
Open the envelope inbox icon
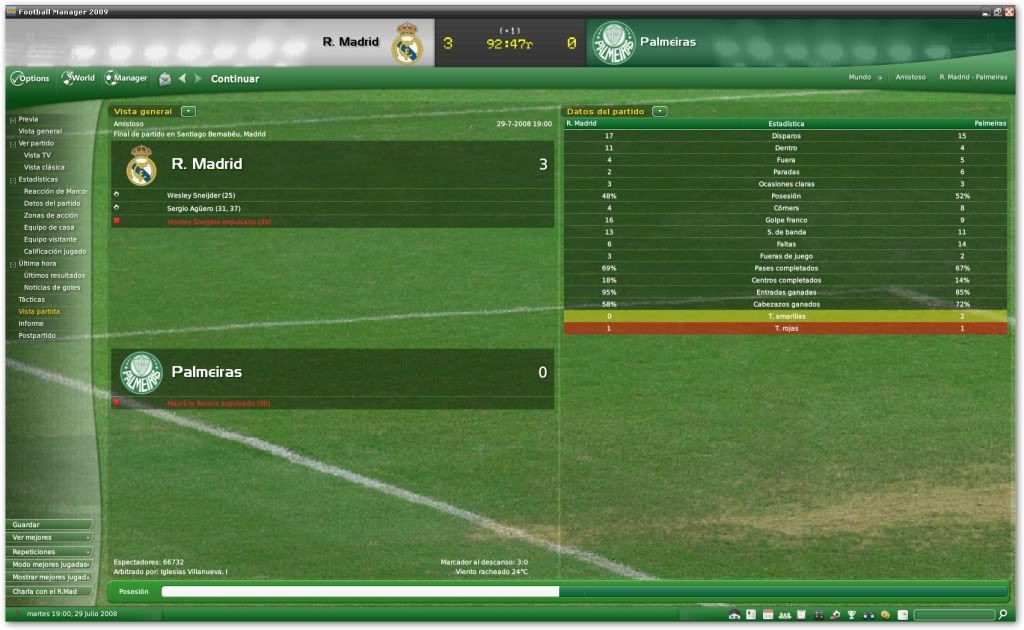pos(164,79)
